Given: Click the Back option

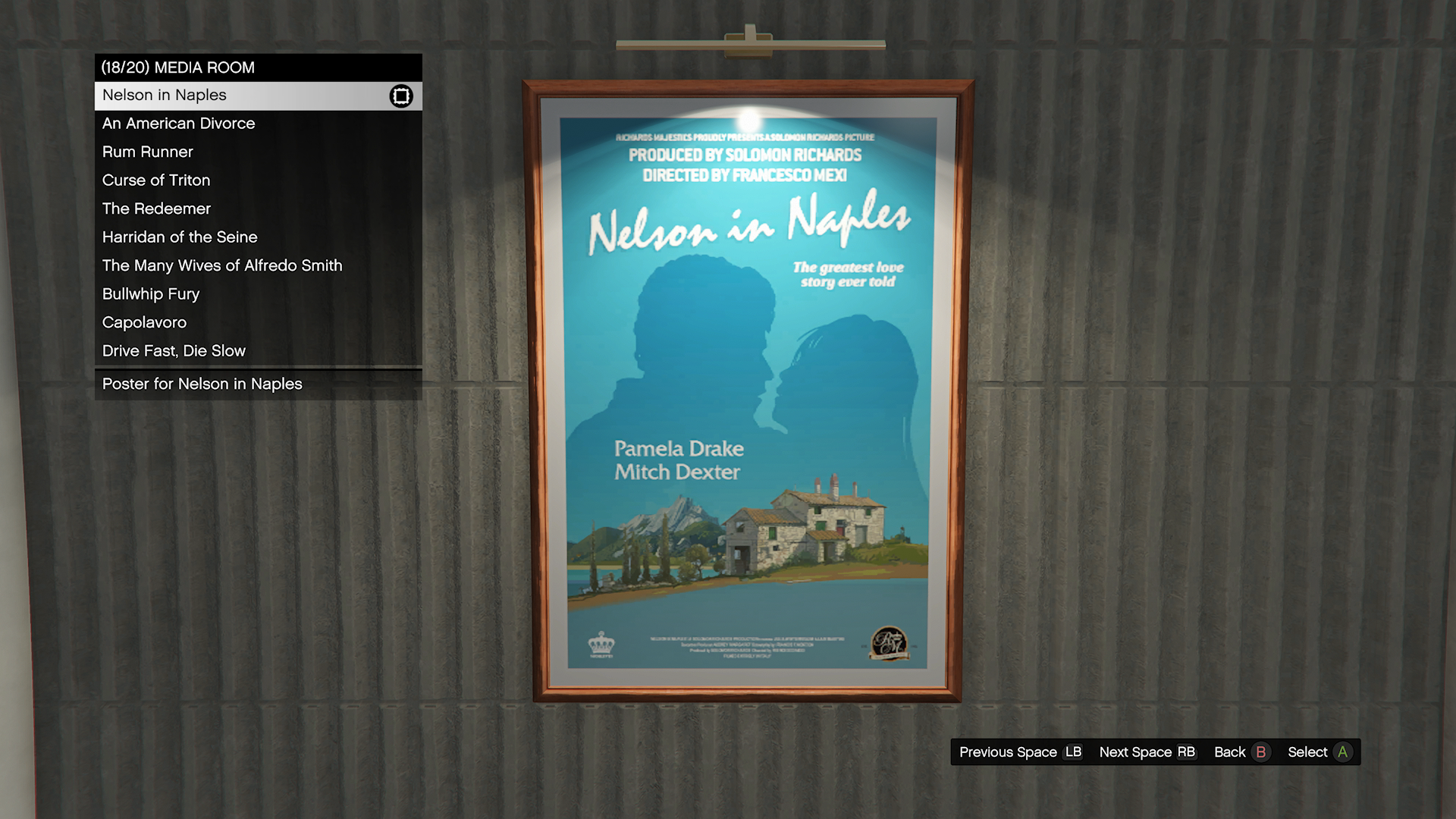Looking at the screenshot, I should (x=1240, y=752).
